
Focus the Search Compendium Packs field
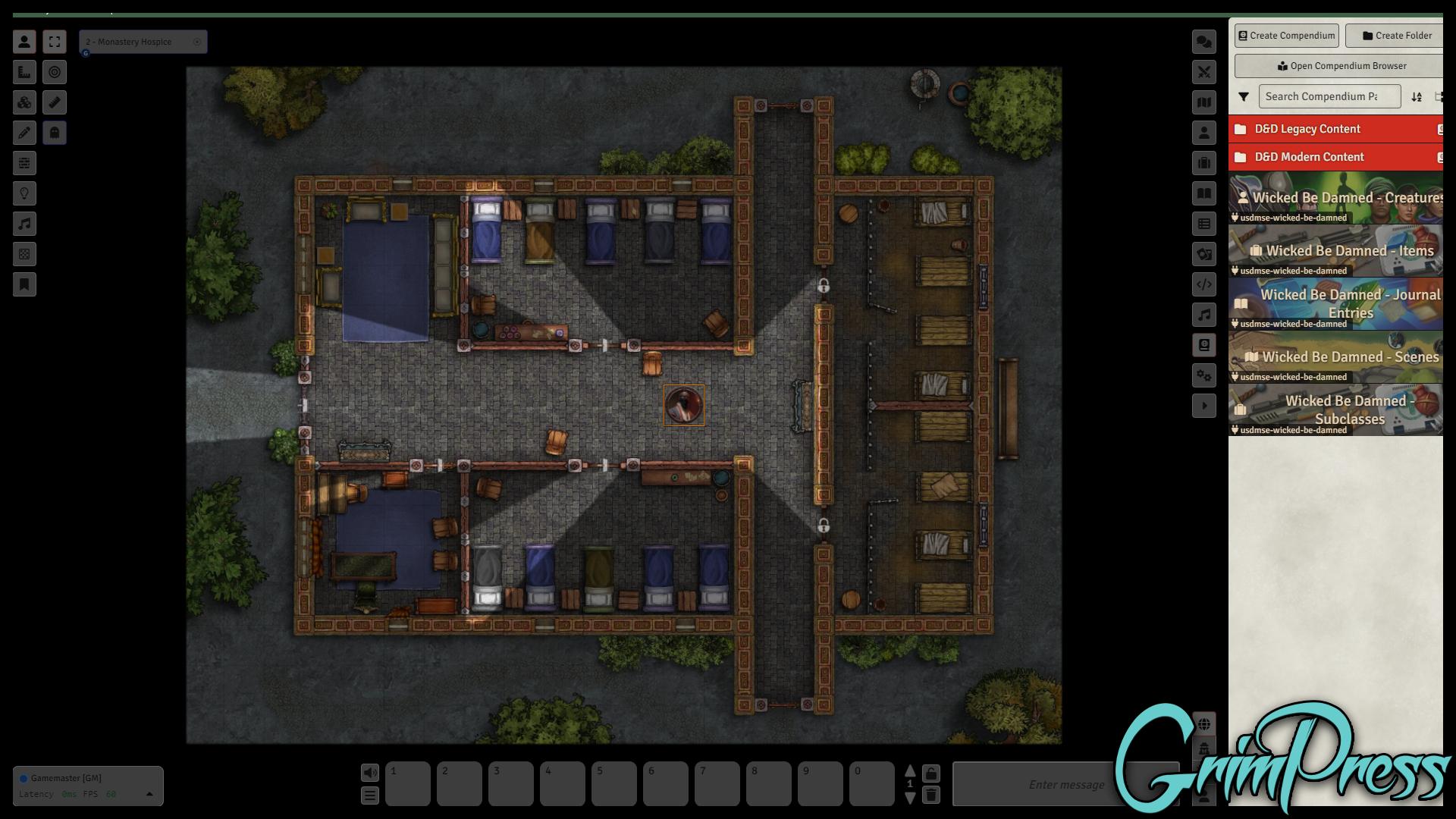coord(1329,96)
